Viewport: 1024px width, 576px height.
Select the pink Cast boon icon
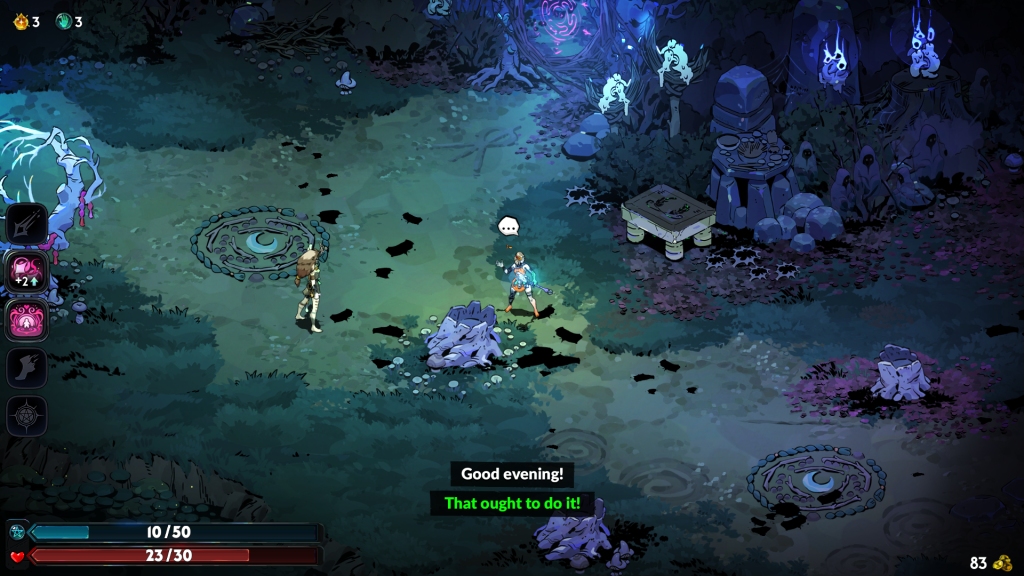(x=27, y=319)
